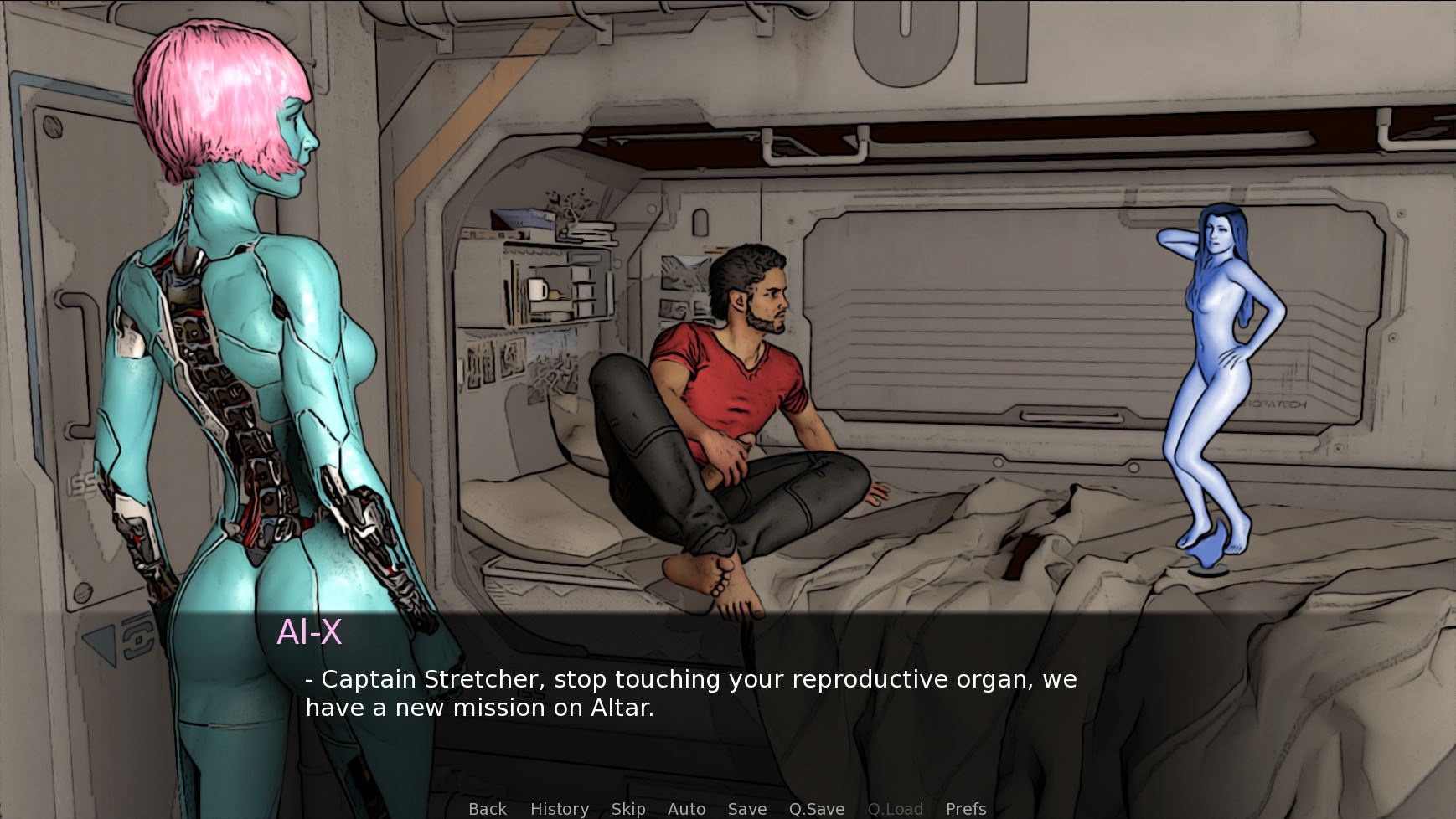Open the Save menu
This screenshot has height=819, width=1456.
point(746,808)
